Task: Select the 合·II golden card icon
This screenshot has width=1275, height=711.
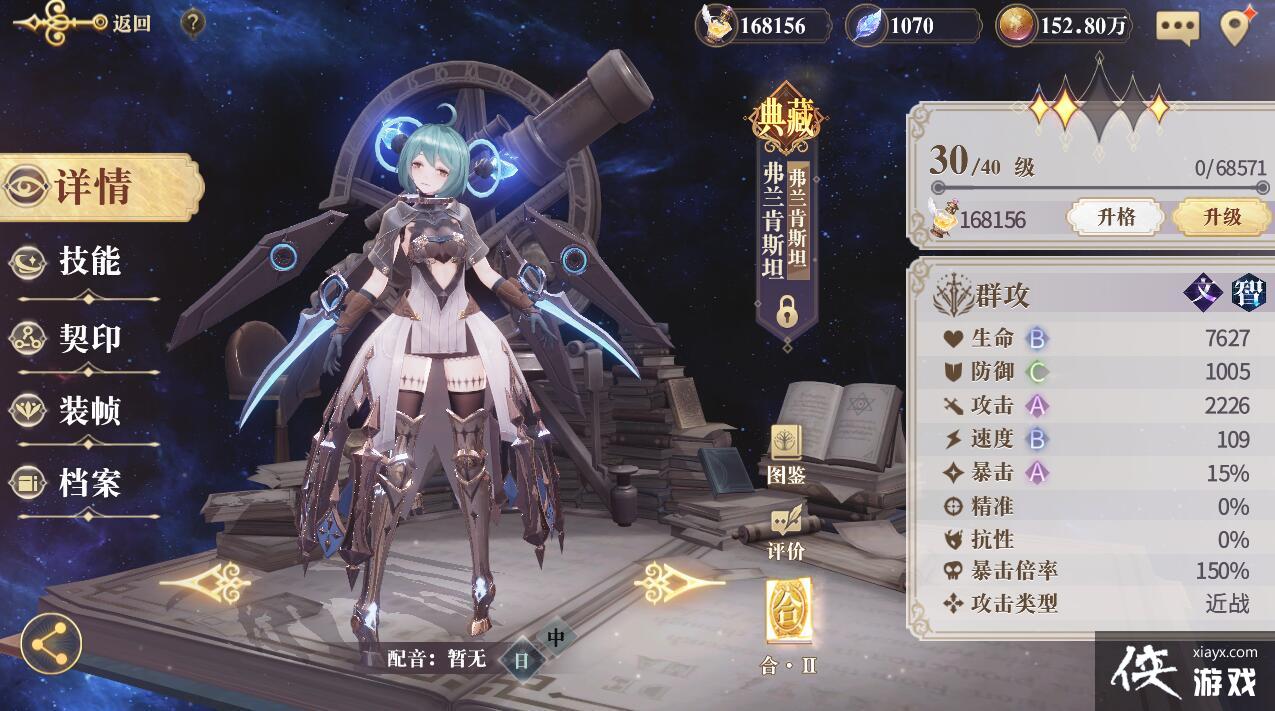Action: point(787,612)
